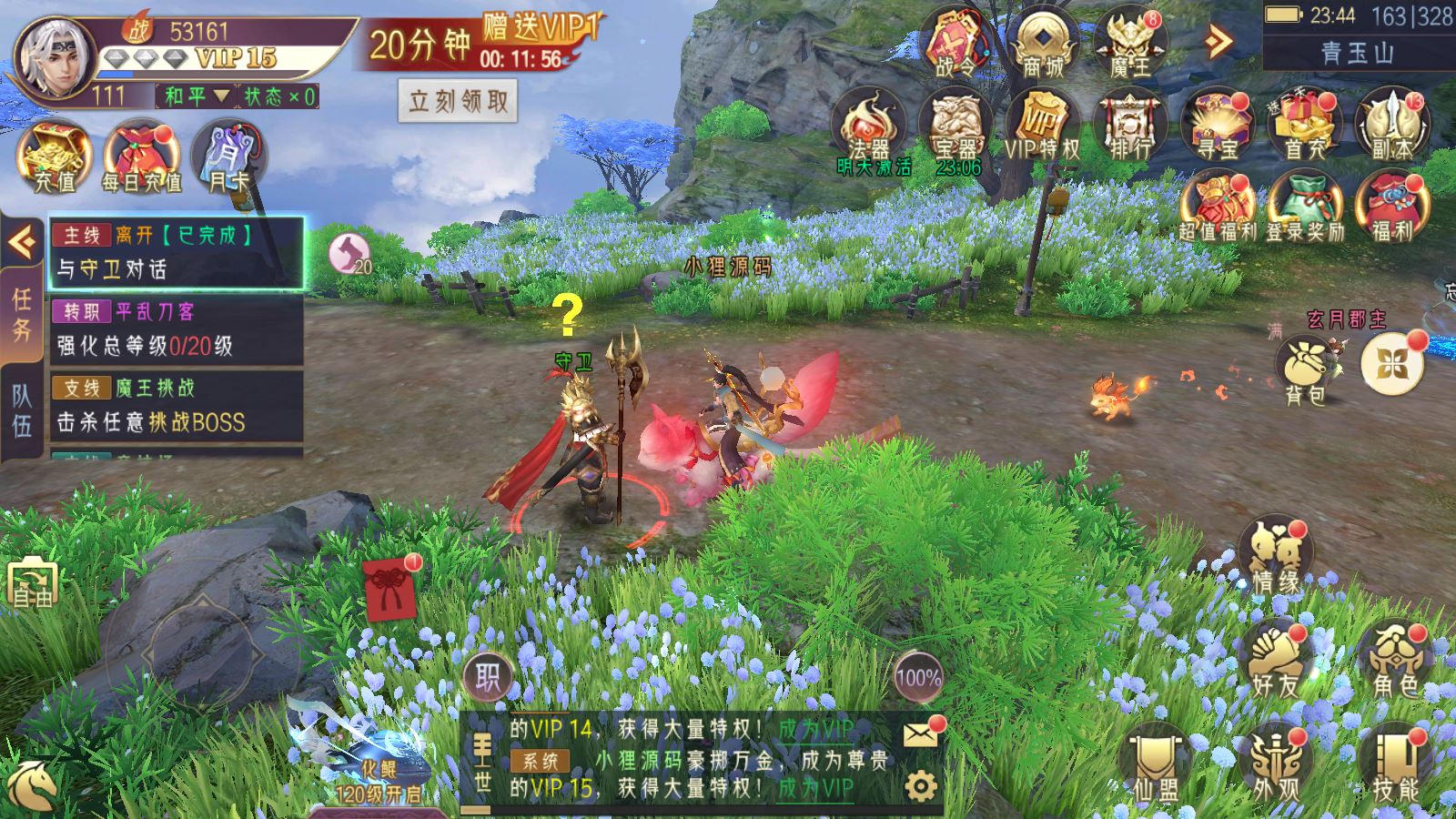Open the 副本 dungeon icon

pyautogui.click(x=1392, y=126)
